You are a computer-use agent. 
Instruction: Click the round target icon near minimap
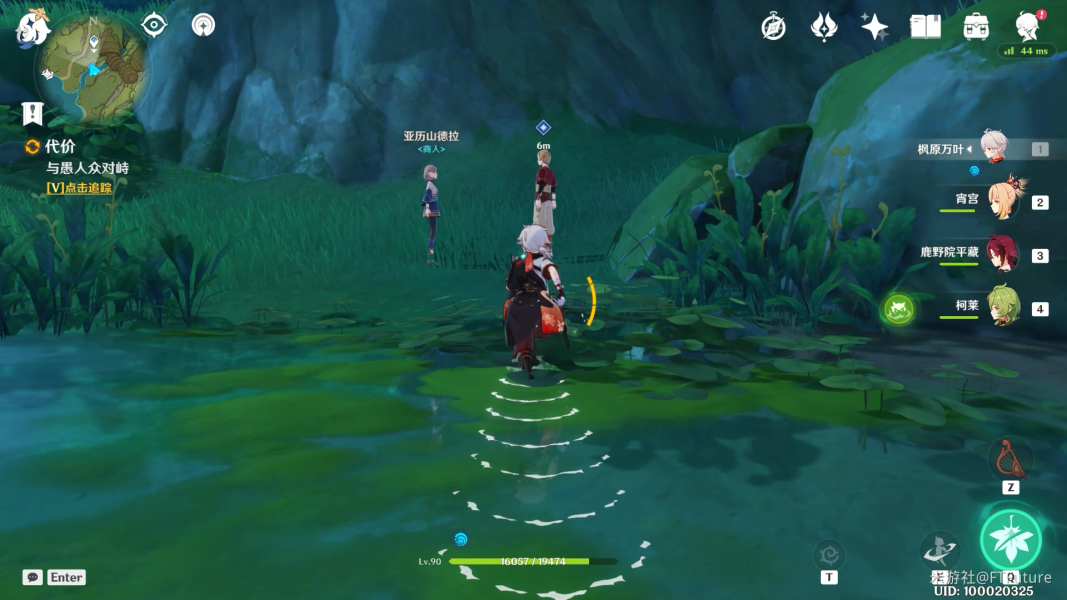203,24
